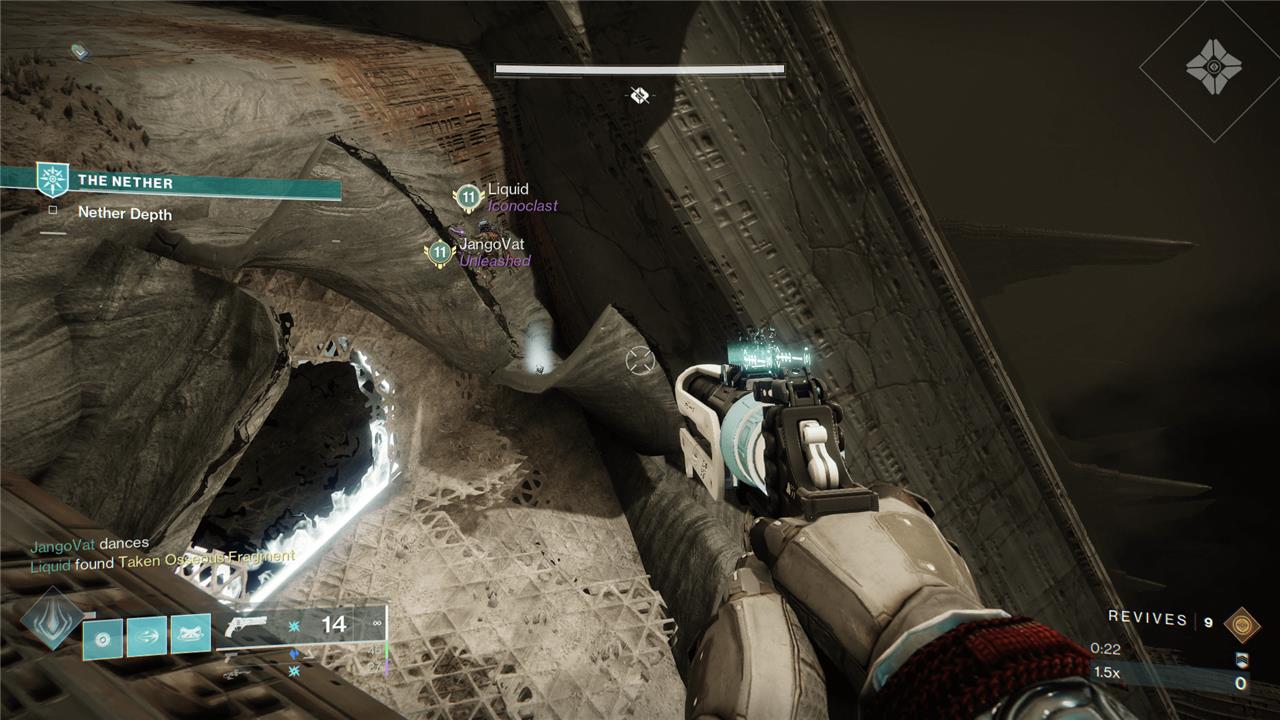Click the Ghost icon in the corner

(x=1213, y=69)
